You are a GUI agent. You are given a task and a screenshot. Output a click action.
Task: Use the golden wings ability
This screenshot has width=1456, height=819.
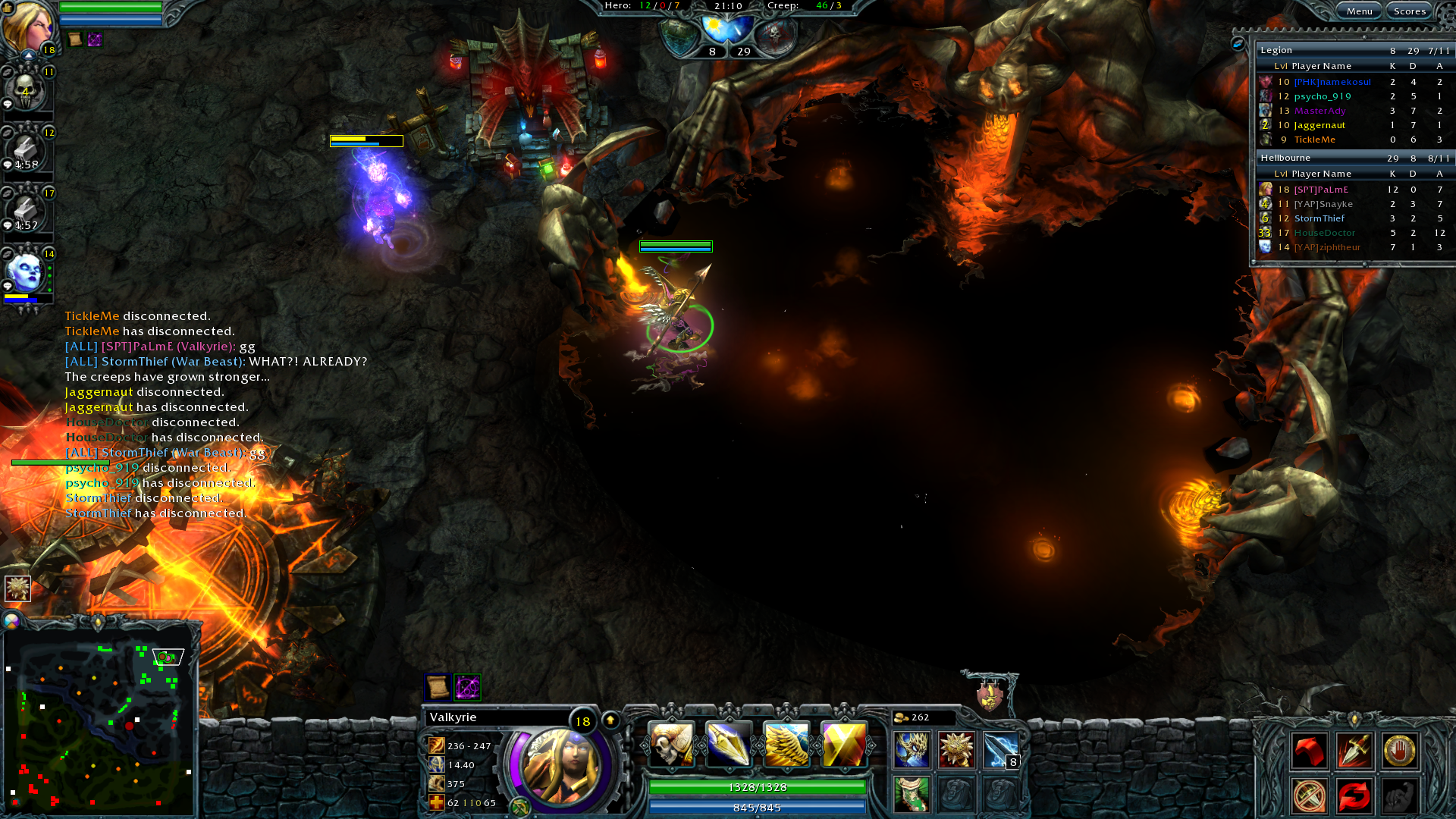click(x=786, y=744)
